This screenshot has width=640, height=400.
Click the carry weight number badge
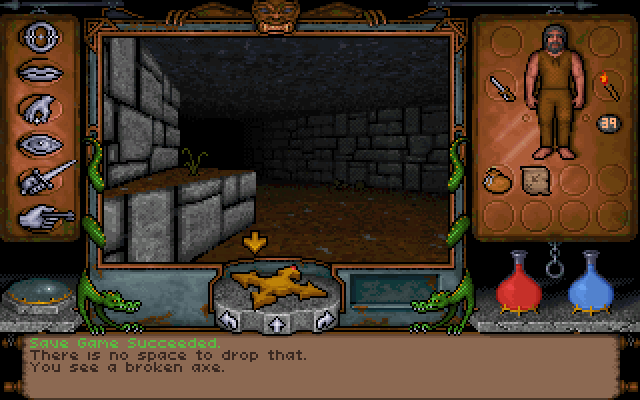coord(607,123)
